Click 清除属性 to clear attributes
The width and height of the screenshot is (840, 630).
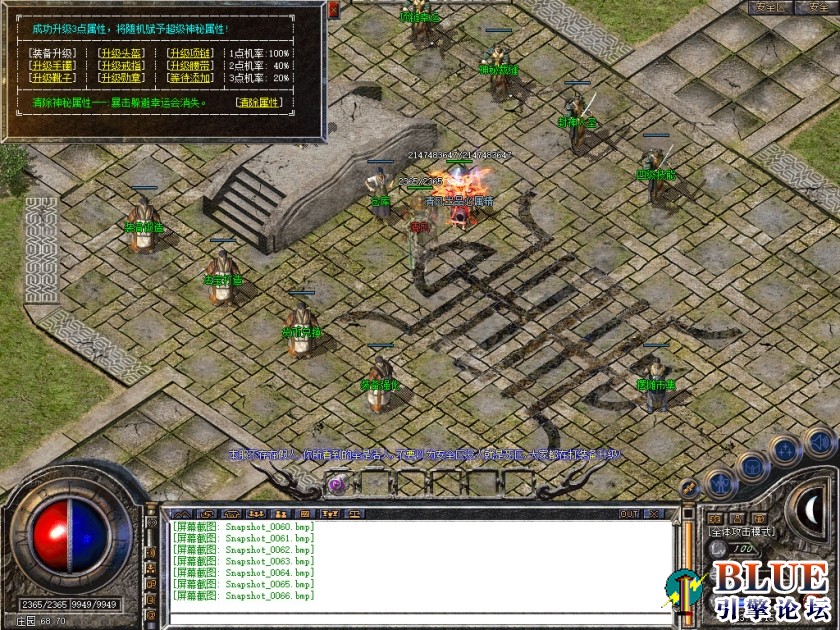(259, 102)
